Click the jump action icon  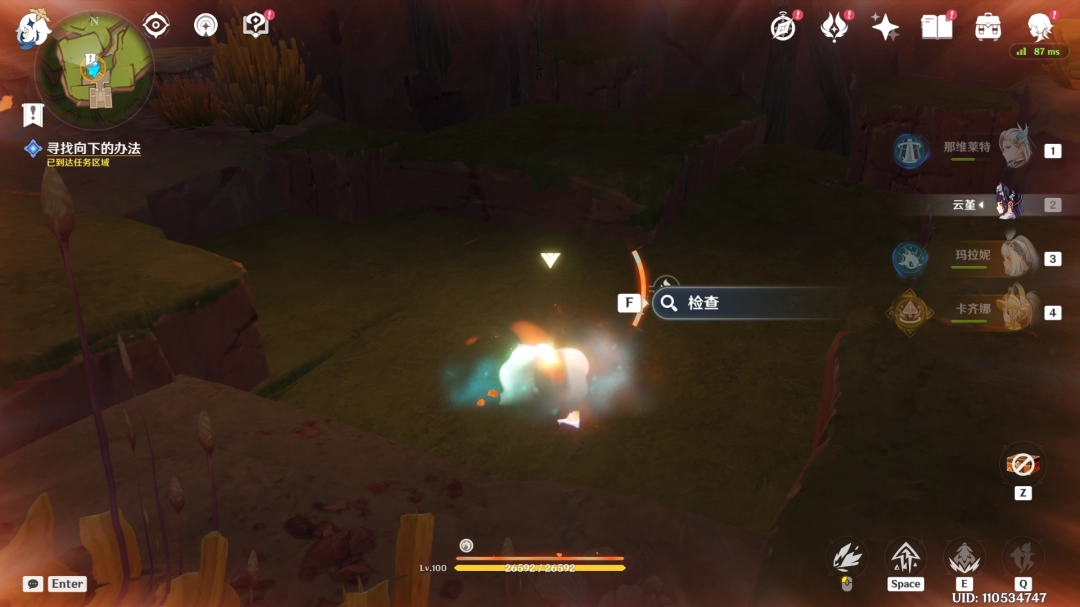tap(905, 558)
